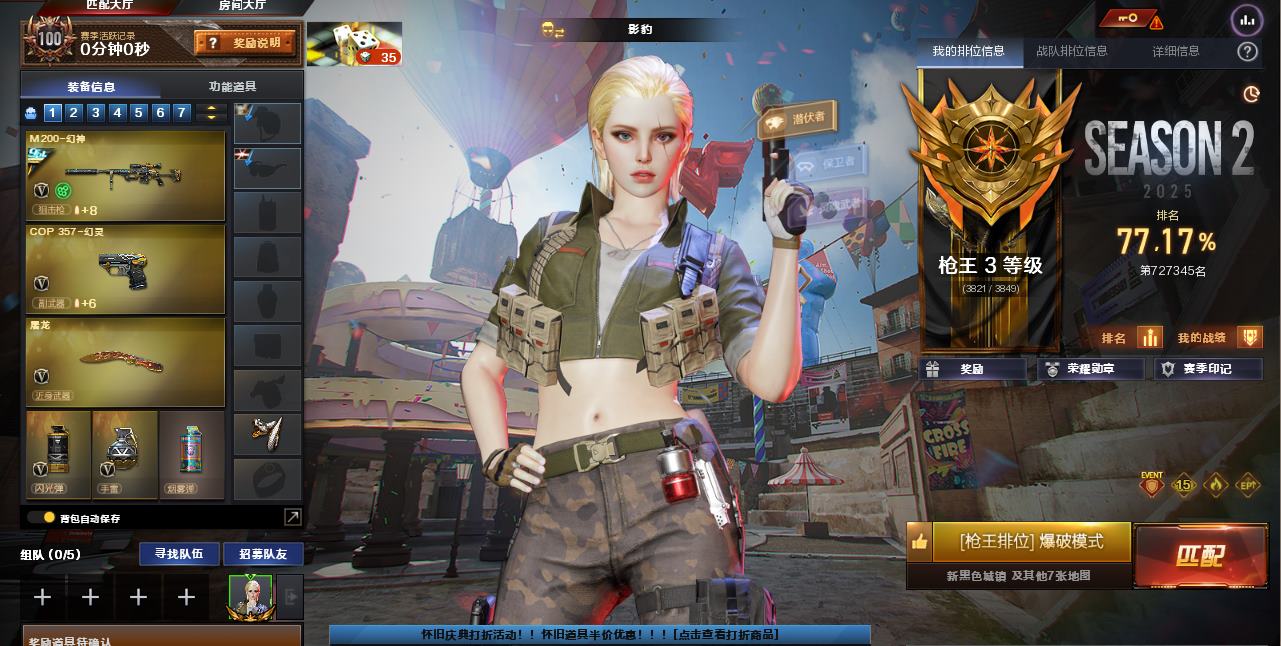Select the COP 357-幻灵 pistol slot

(126, 269)
